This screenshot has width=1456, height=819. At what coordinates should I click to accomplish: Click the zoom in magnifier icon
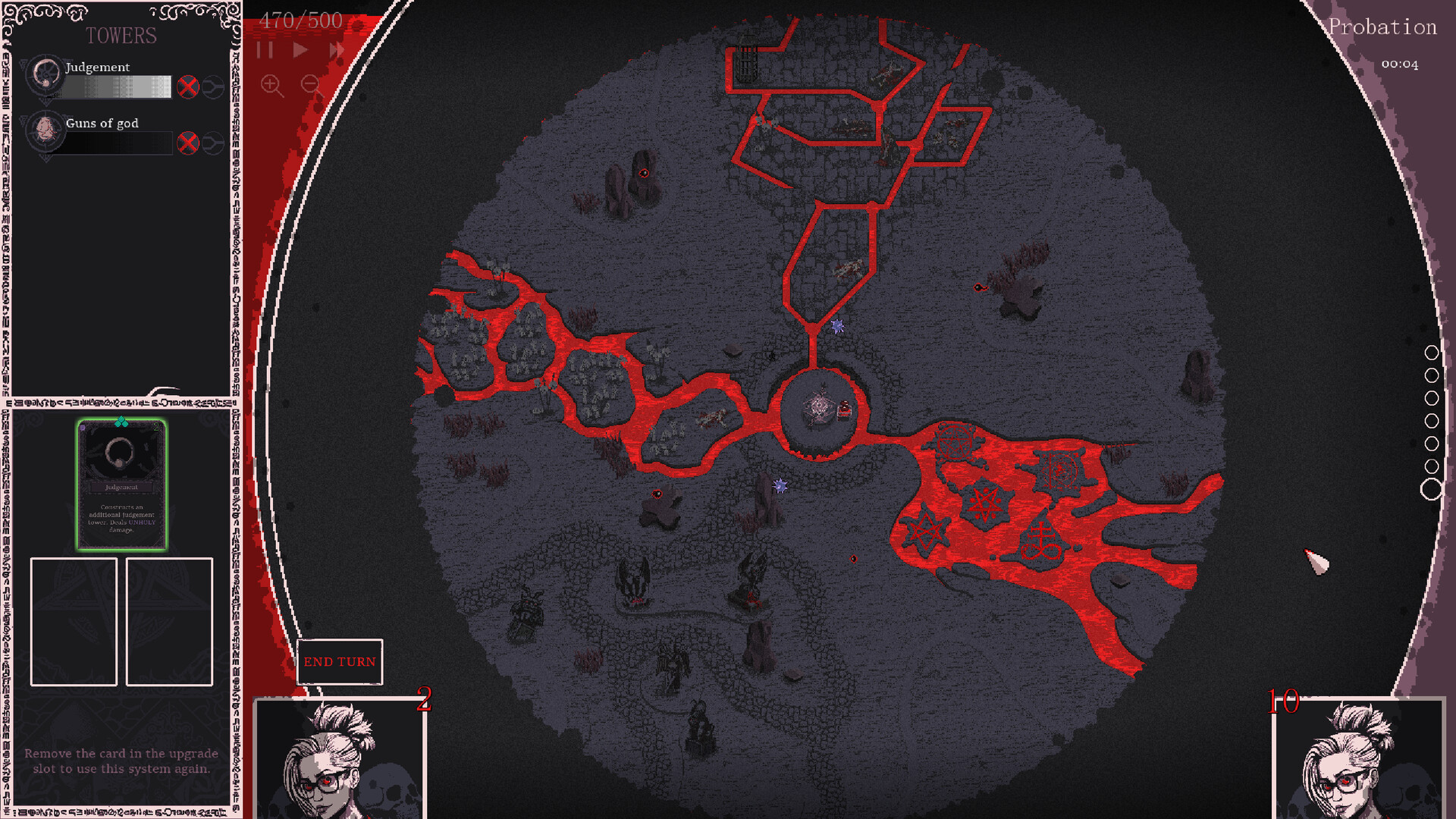click(x=269, y=83)
